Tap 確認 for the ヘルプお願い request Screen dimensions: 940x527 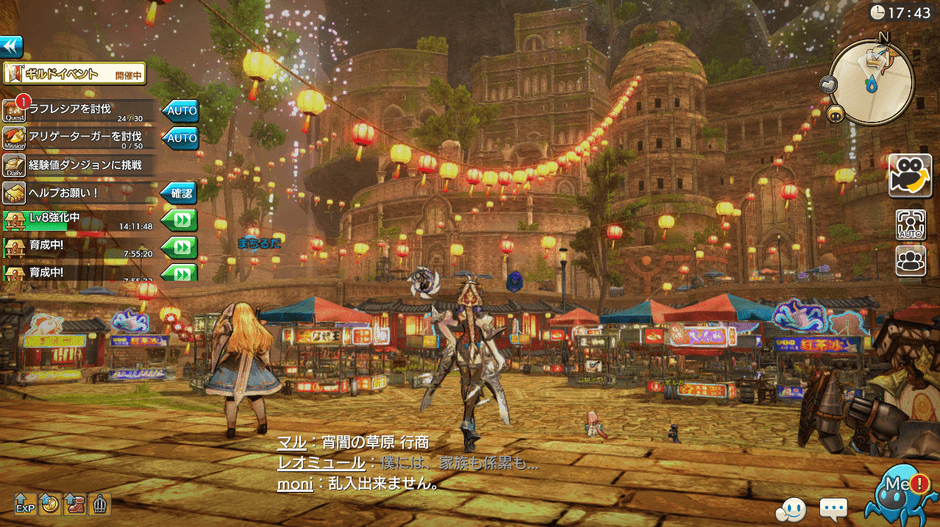[x=180, y=192]
